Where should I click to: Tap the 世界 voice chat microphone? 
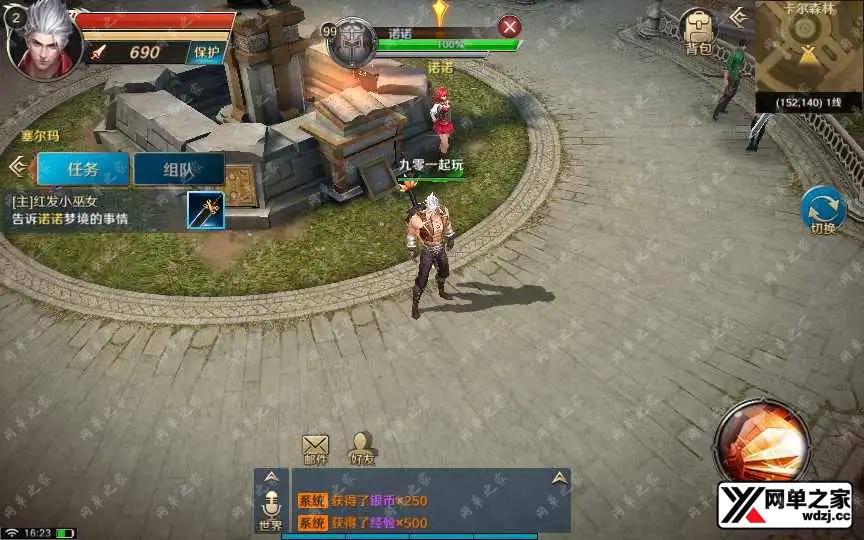270,505
